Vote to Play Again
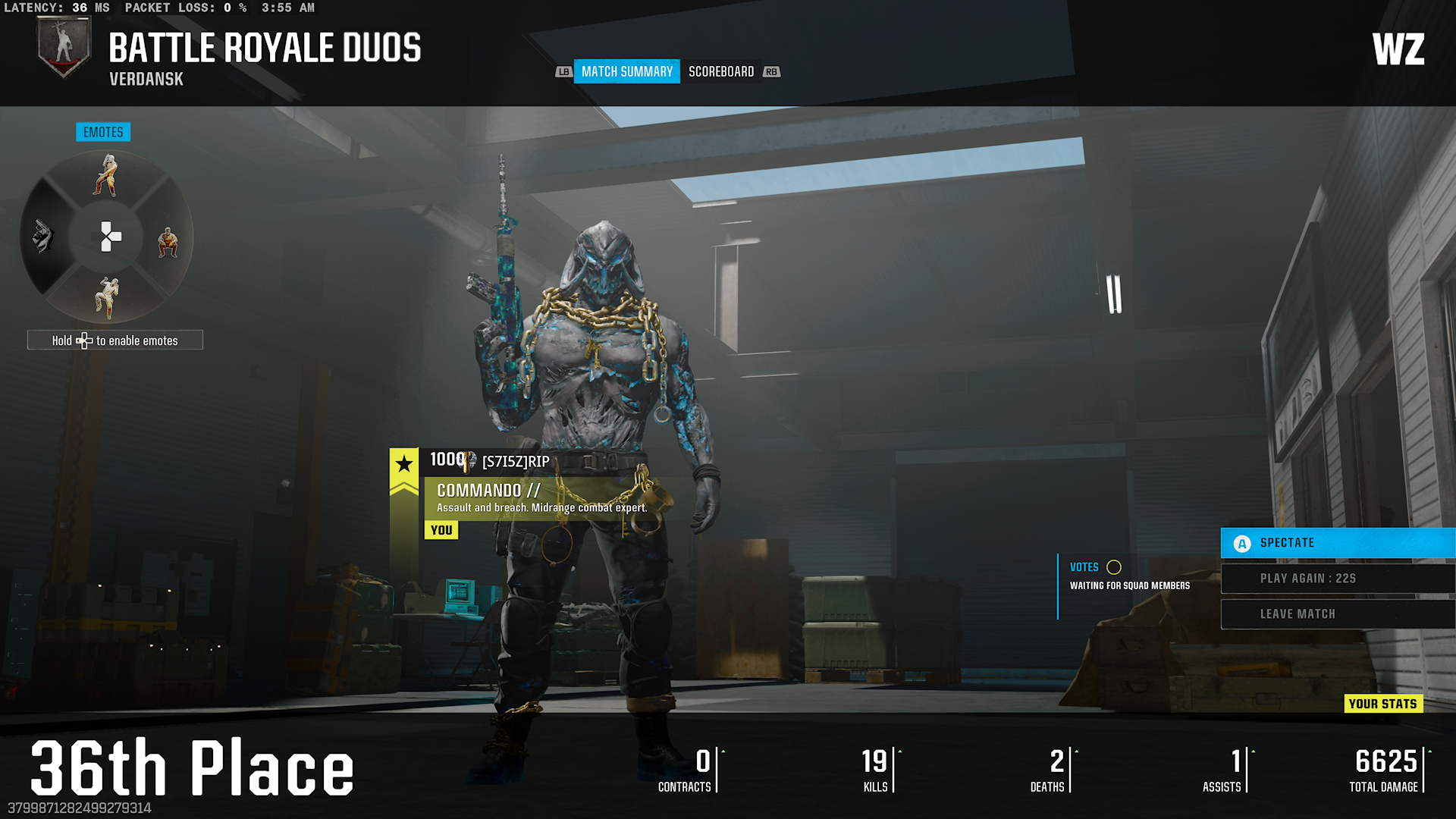 tap(1338, 579)
